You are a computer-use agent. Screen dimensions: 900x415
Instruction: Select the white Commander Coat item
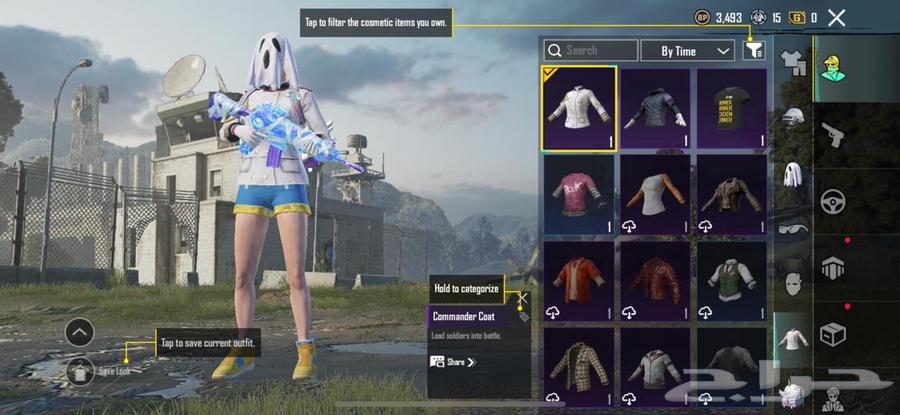[579, 109]
